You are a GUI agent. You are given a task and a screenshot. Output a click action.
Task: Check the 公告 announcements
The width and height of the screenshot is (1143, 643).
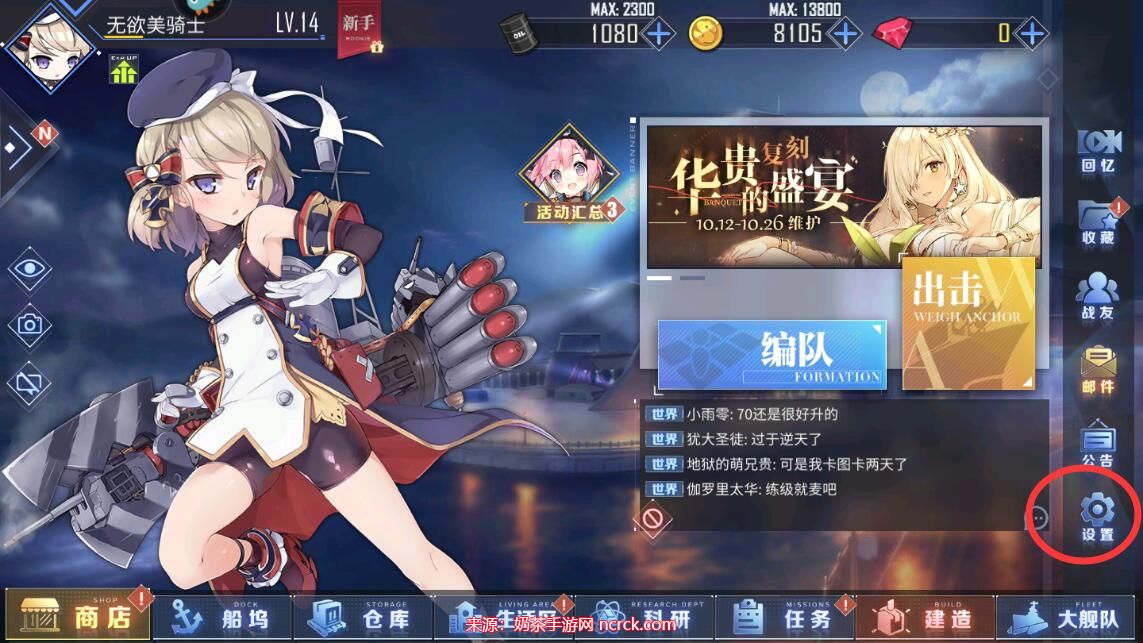click(1097, 445)
